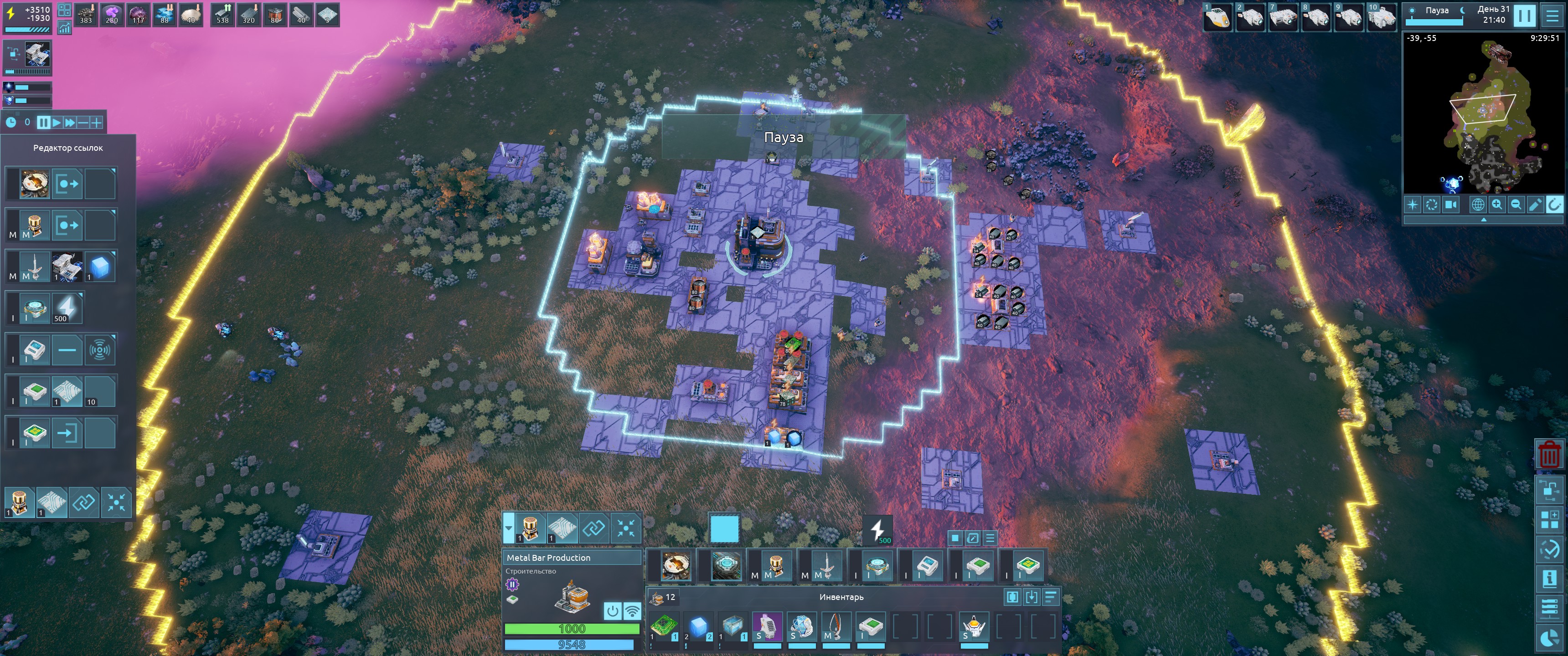Viewport: 1568px width, 656px height.
Task: Select unit group number 1
Action: click(x=1218, y=17)
